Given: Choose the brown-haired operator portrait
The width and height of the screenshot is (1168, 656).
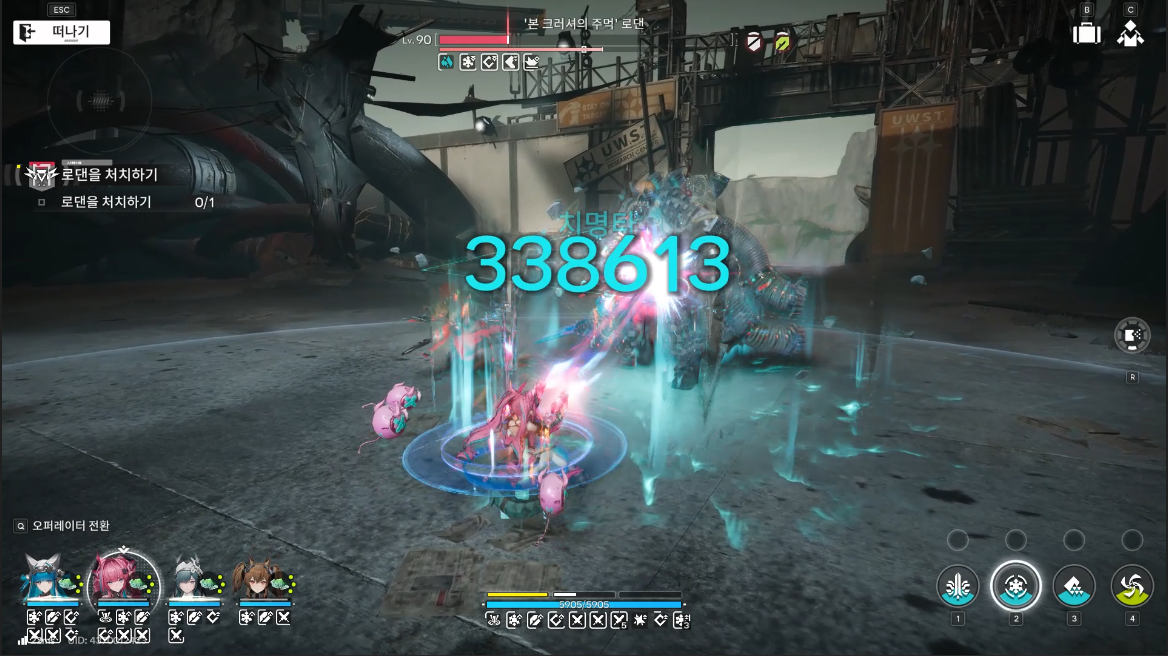Looking at the screenshot, I should [x=263, y=580].
